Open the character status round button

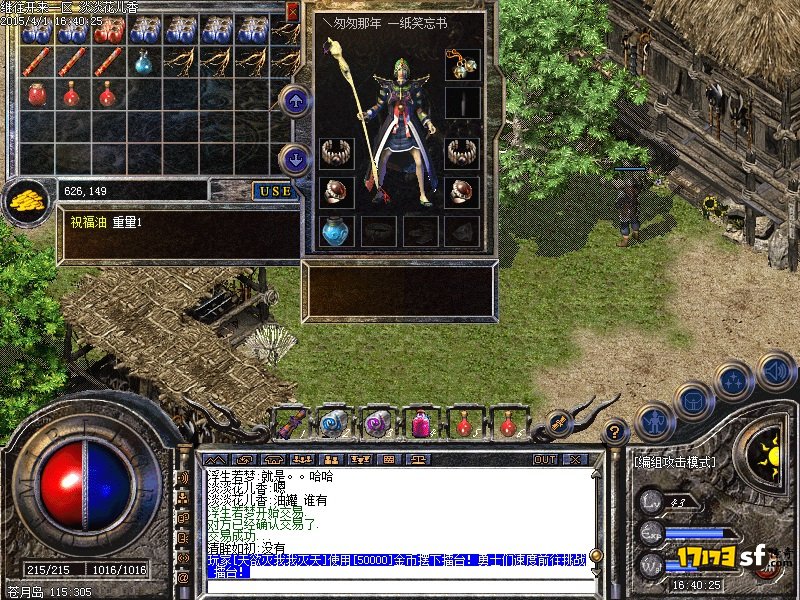point(654,422)
